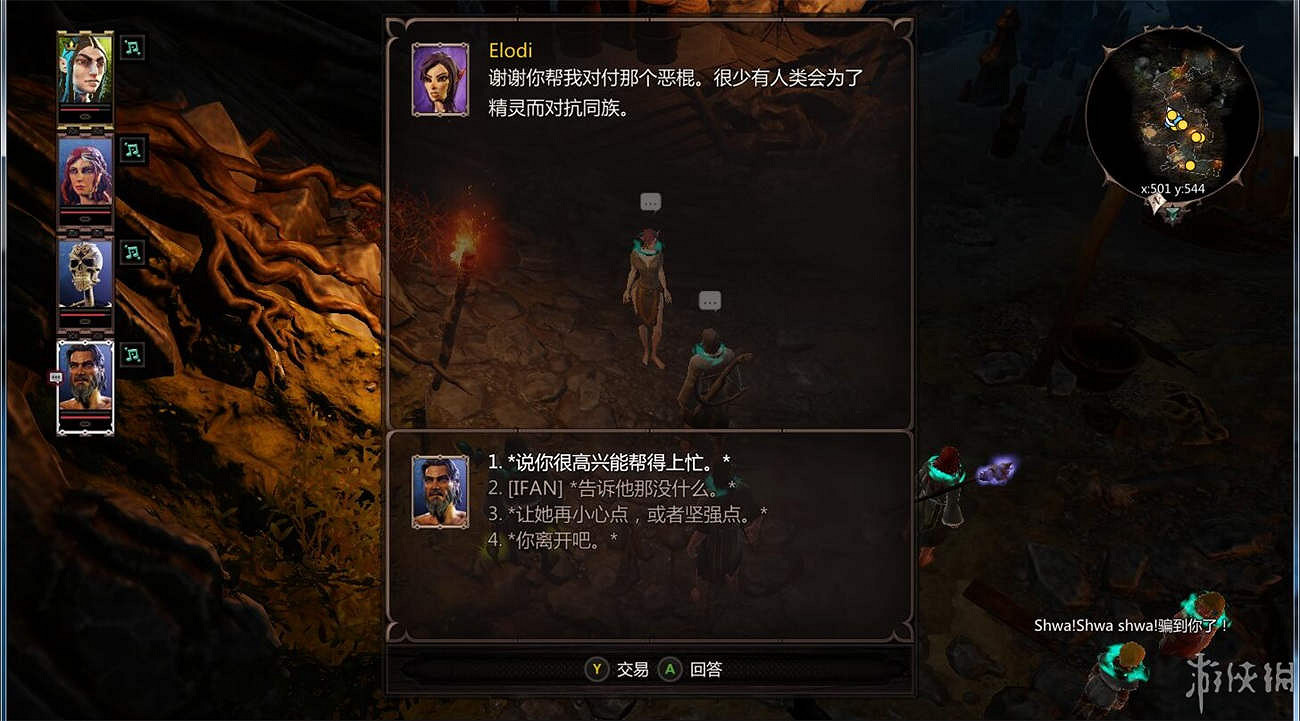
Task: Click the music note icon next to the red-haired companion
Action: point(131,149)
